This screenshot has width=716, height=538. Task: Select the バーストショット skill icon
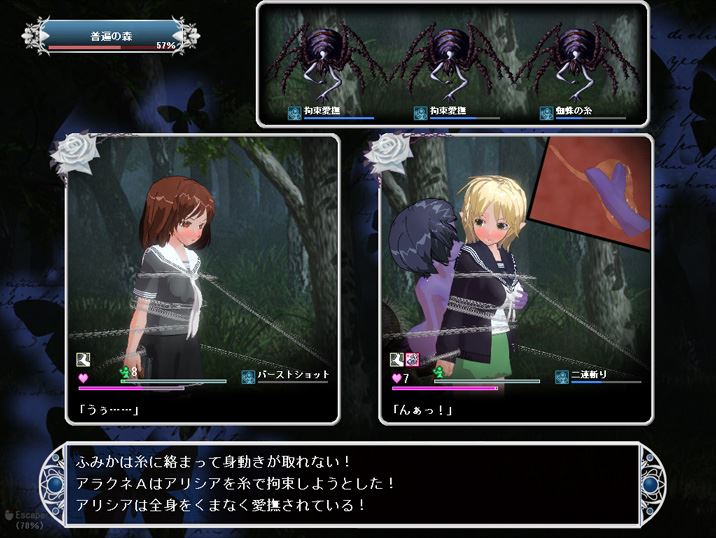248,376
